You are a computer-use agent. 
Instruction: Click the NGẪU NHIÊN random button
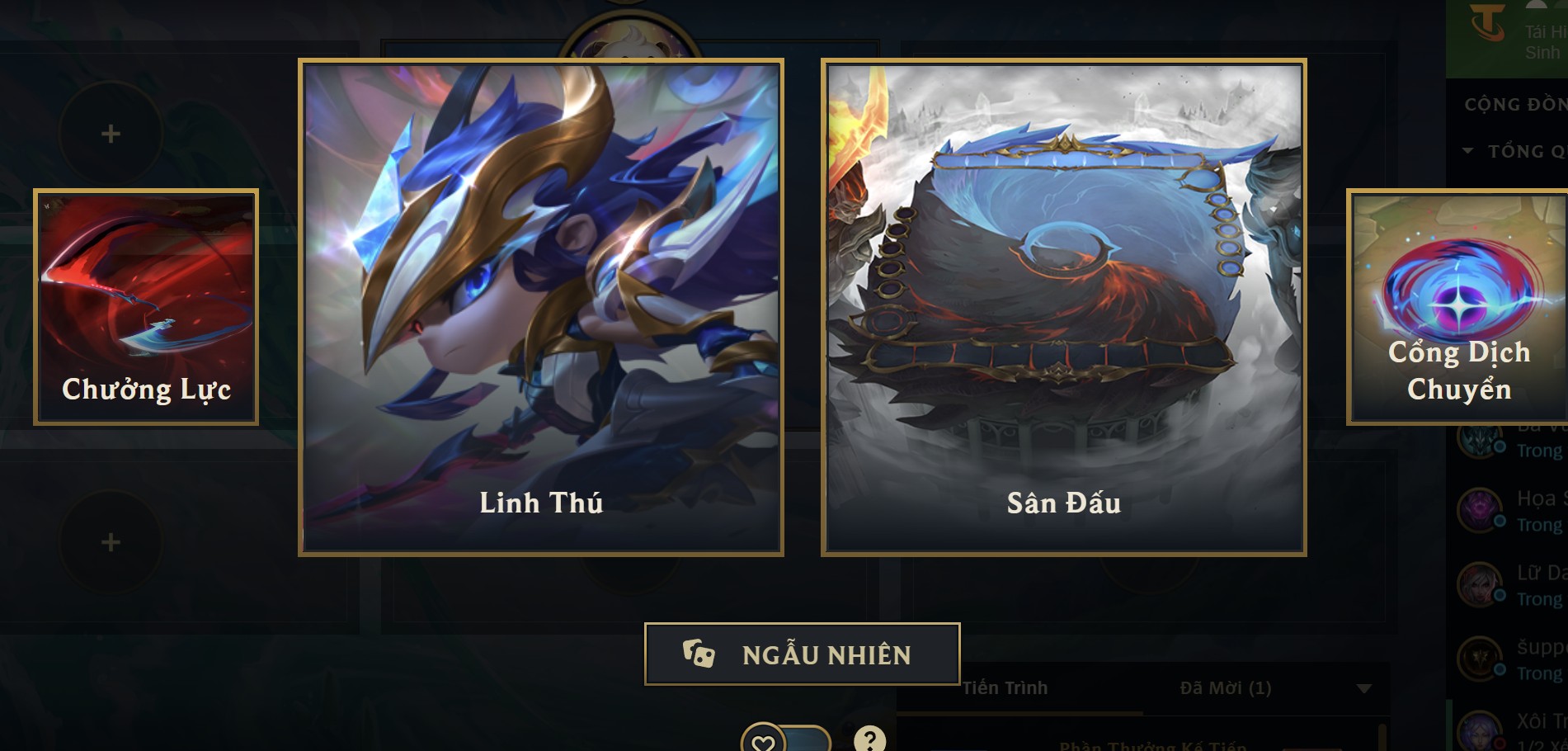point(802,654)
